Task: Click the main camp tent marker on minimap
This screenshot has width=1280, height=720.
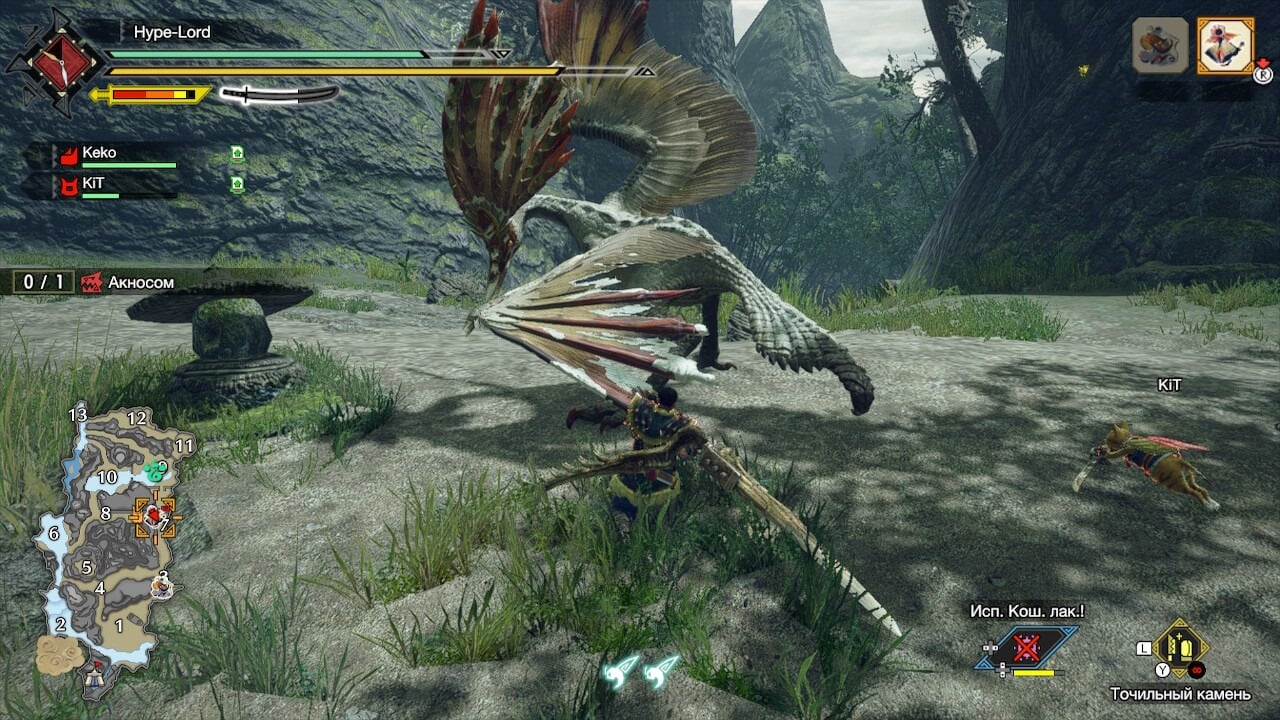Action: pos(97,671)
